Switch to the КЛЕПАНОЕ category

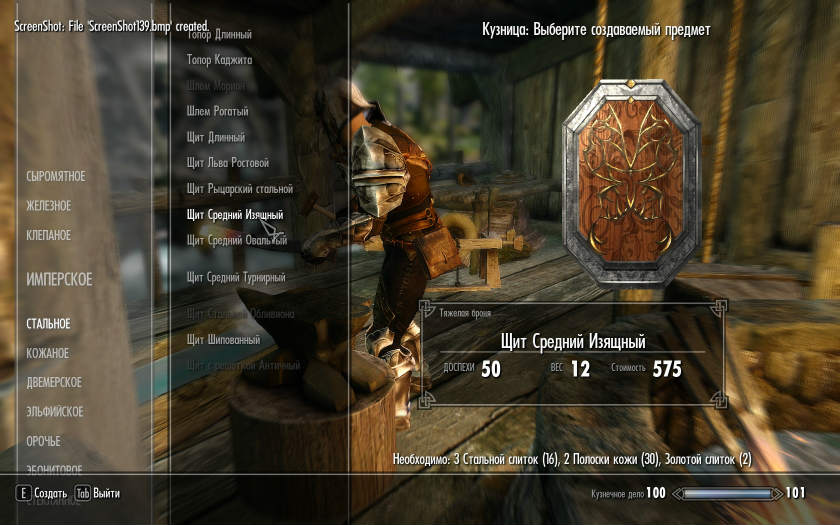click(x=49, y=236)
